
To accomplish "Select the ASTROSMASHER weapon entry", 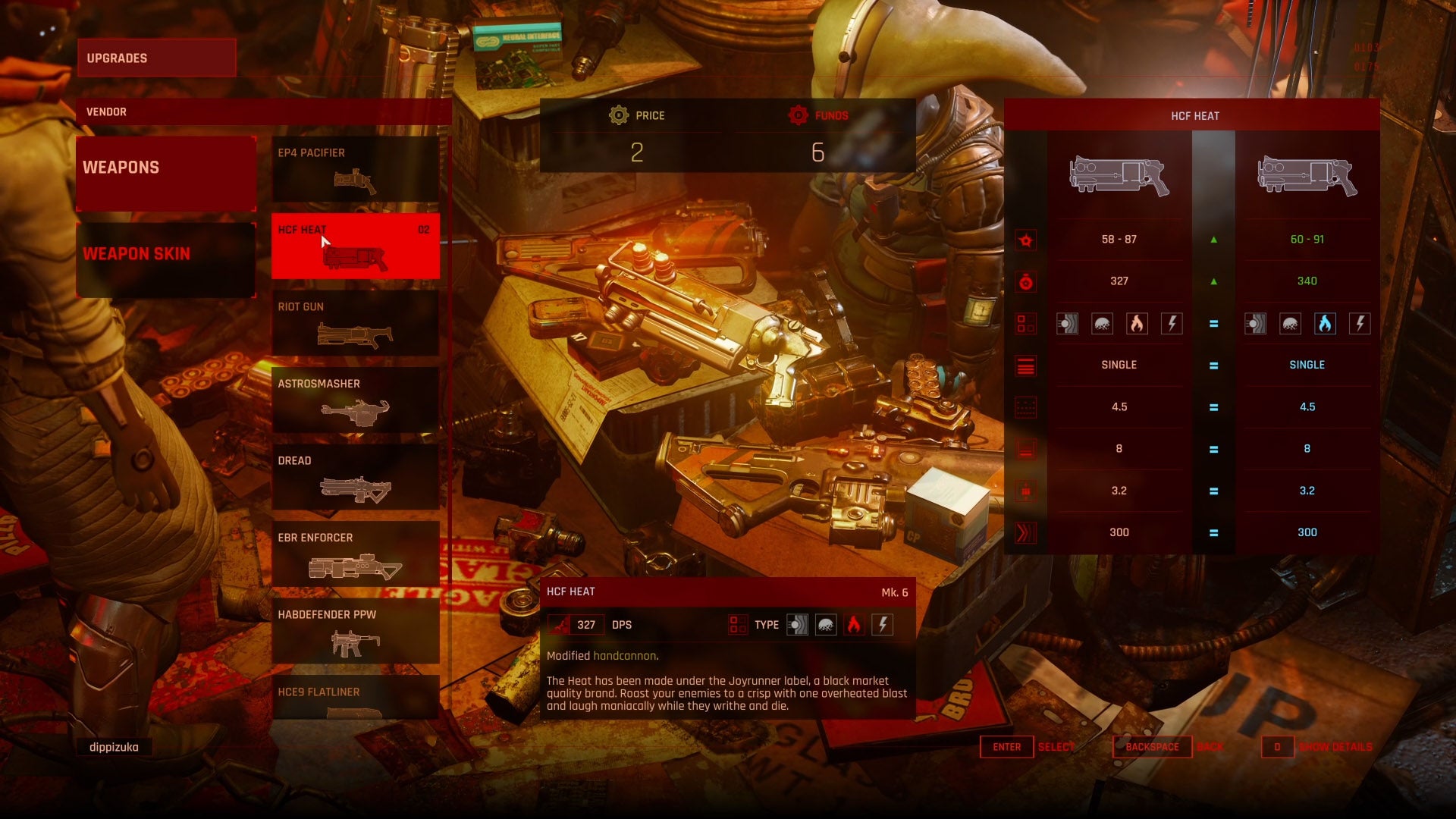I will pos(355,400).
